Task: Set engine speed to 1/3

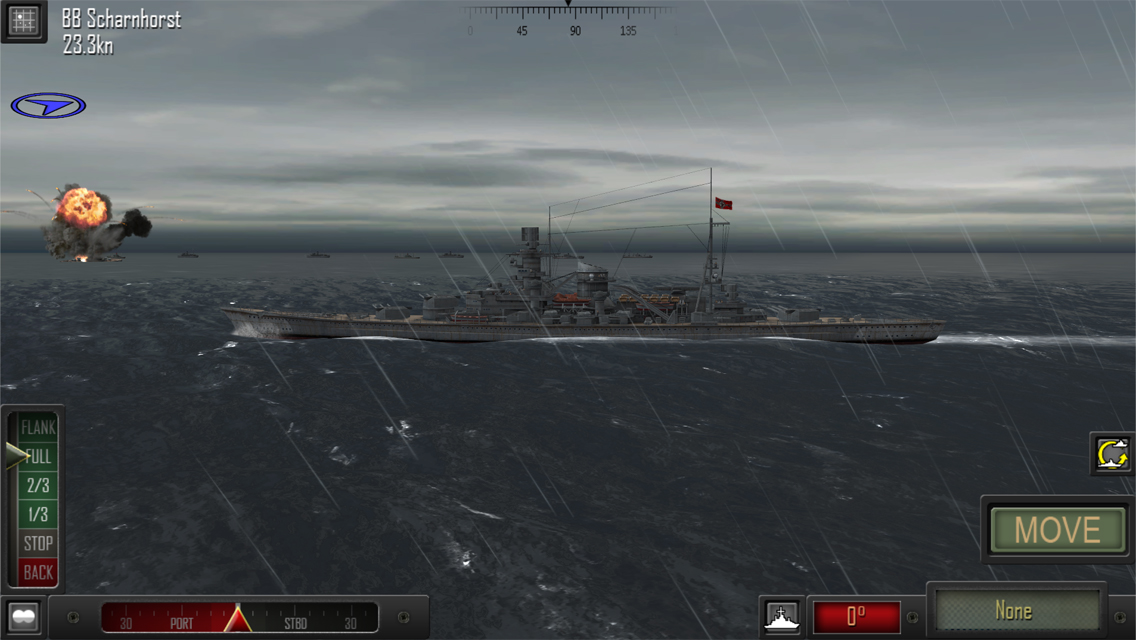Action: [x=39, y=515]
